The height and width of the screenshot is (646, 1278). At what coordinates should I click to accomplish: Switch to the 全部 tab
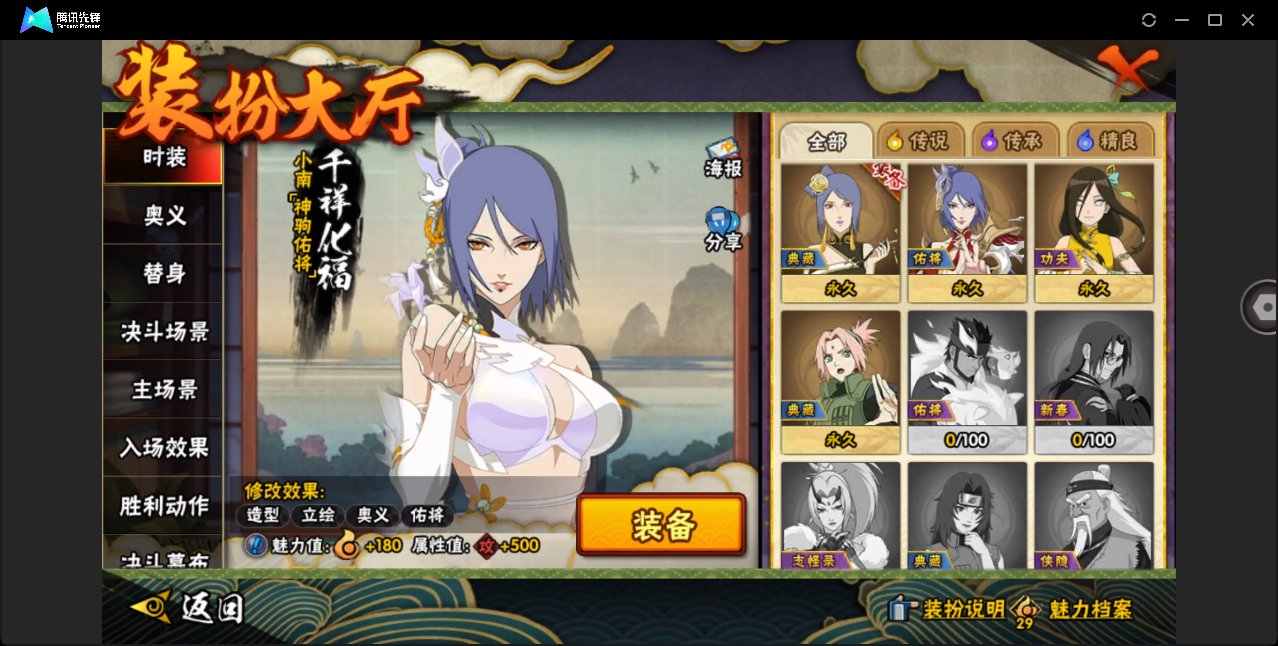pyautogui.click(x=825, y=141)
